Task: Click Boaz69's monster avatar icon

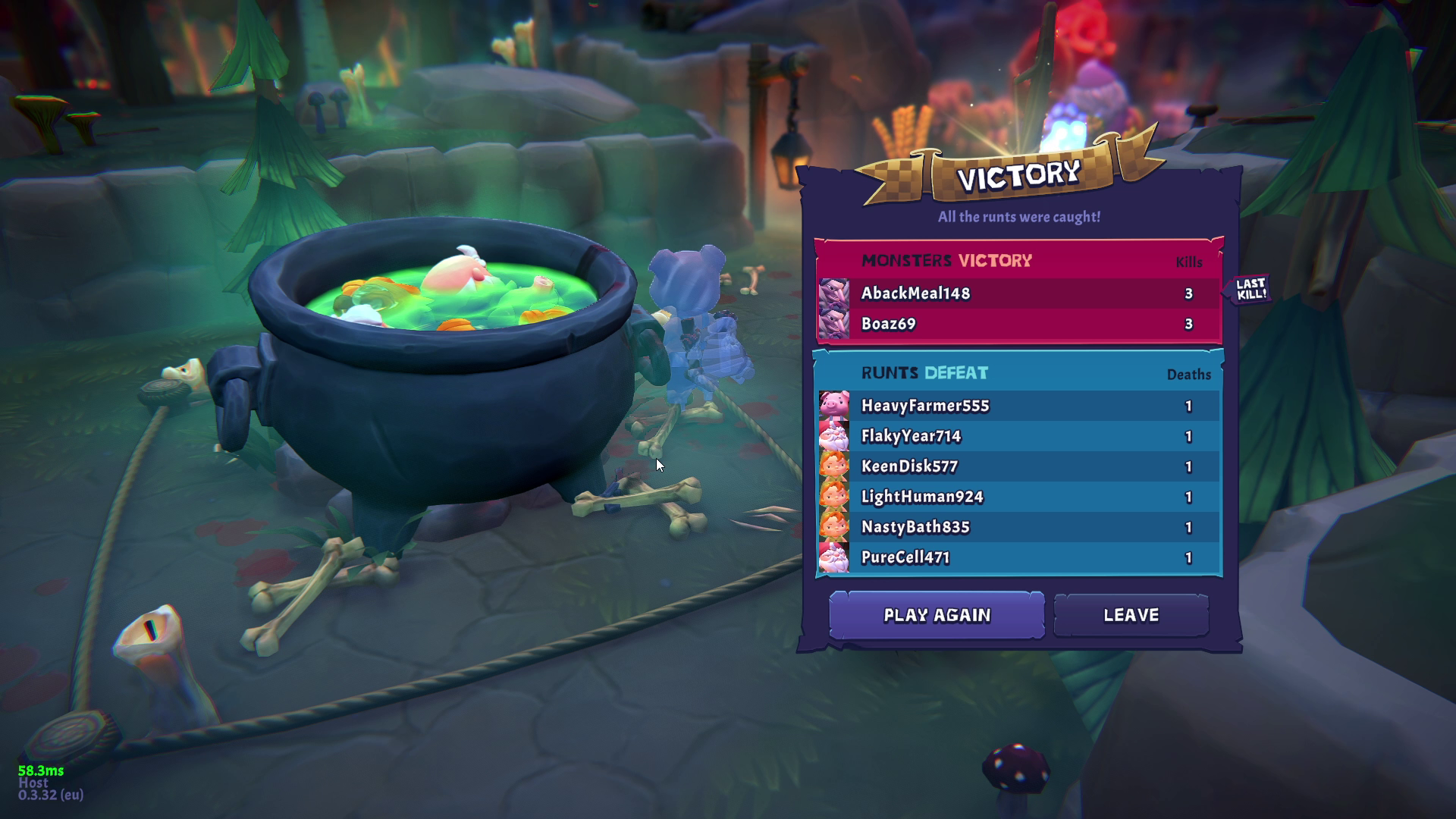Action: pyautogui.click(x=834, y=325)
